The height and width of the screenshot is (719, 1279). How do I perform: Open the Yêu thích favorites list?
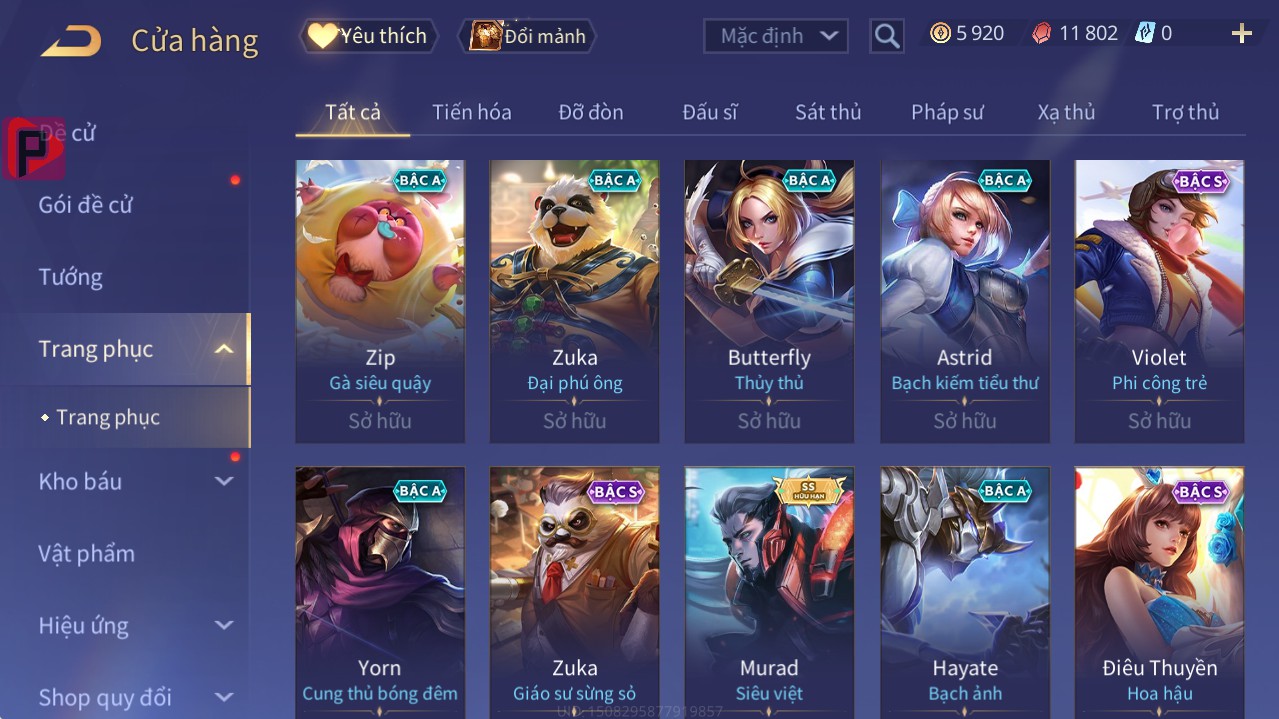[369, 36]
